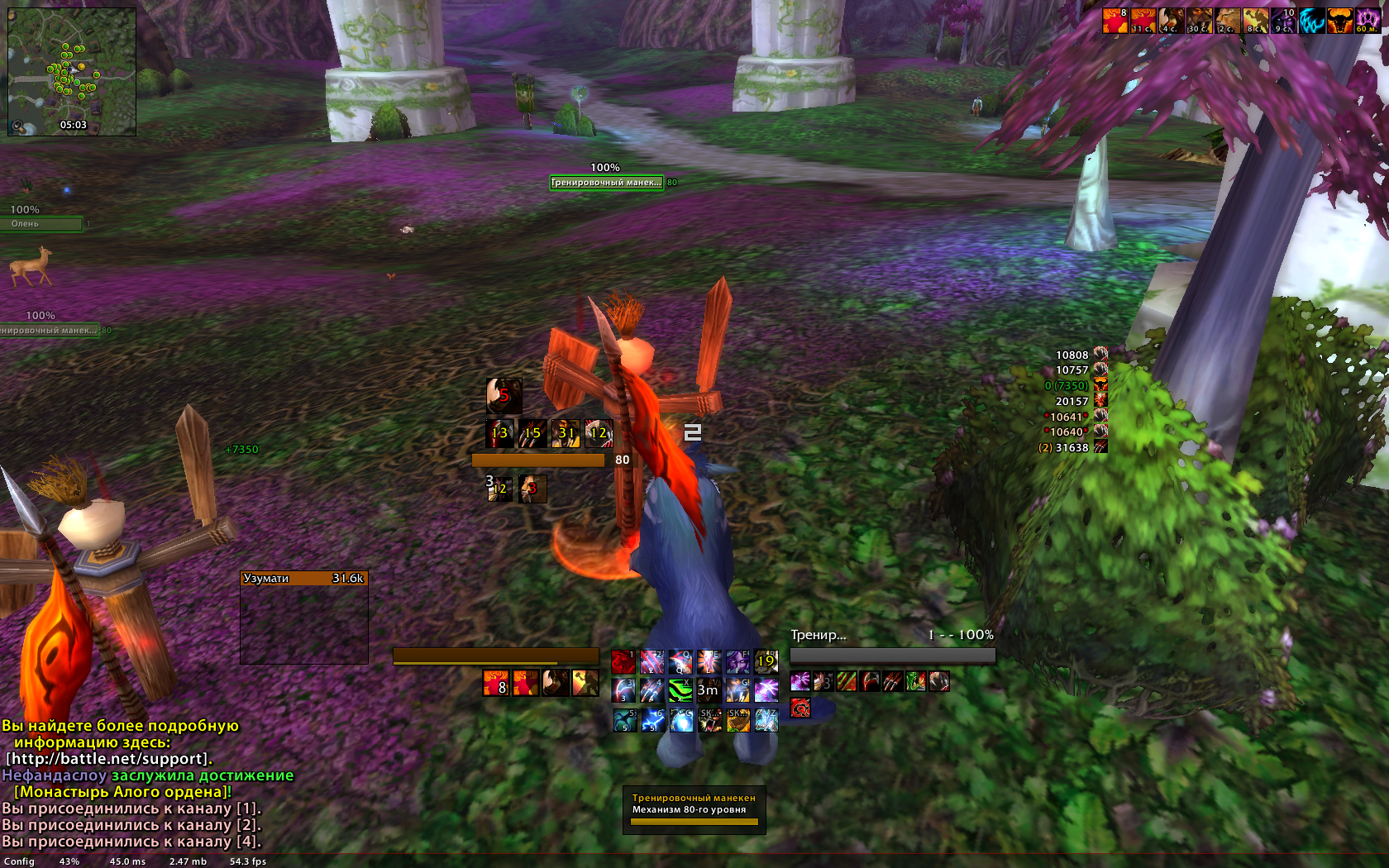Open the battle.net/support link in chat

(109, 759)
